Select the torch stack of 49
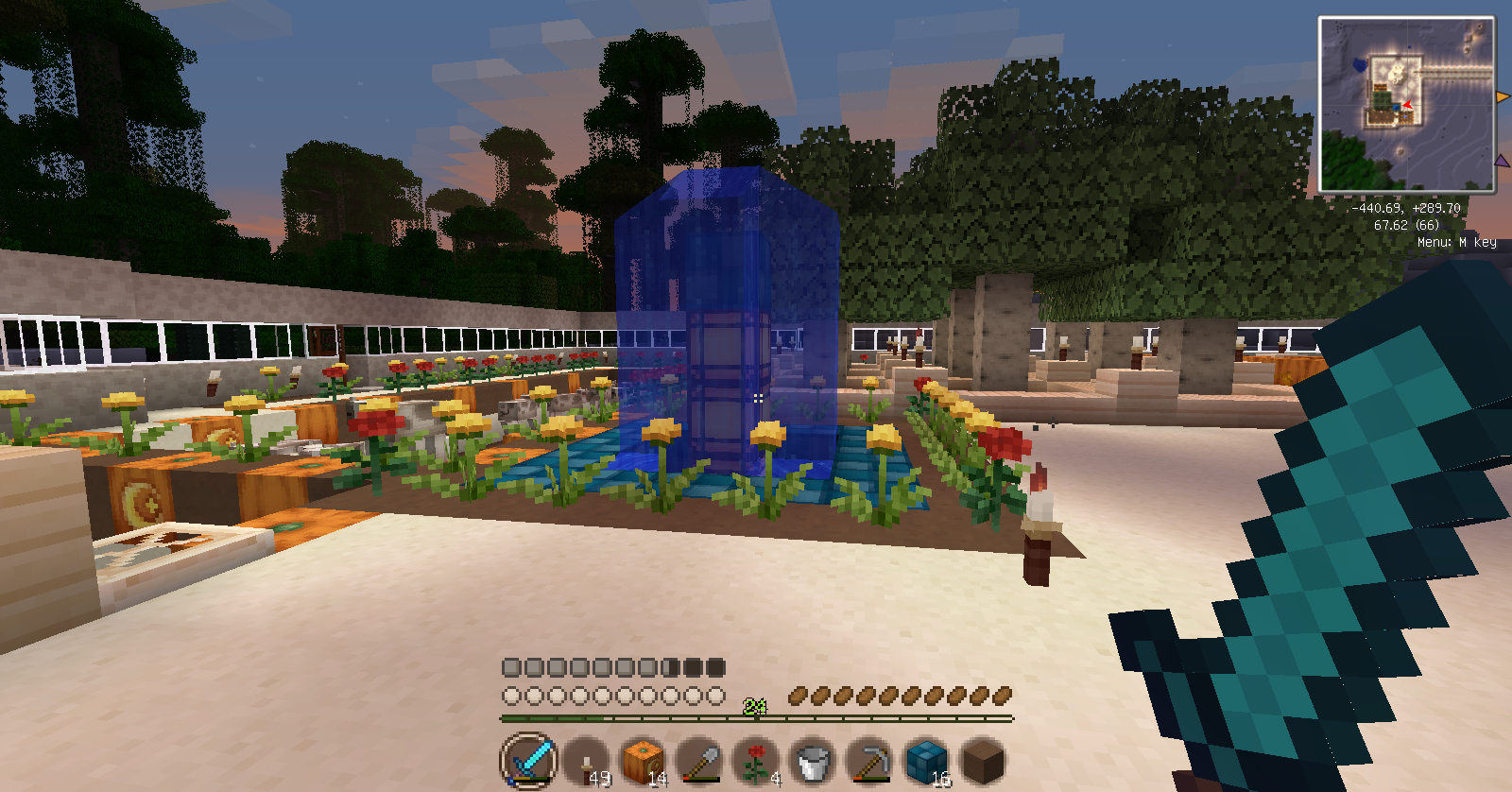 pyautogui.click(x=585, y=761)
